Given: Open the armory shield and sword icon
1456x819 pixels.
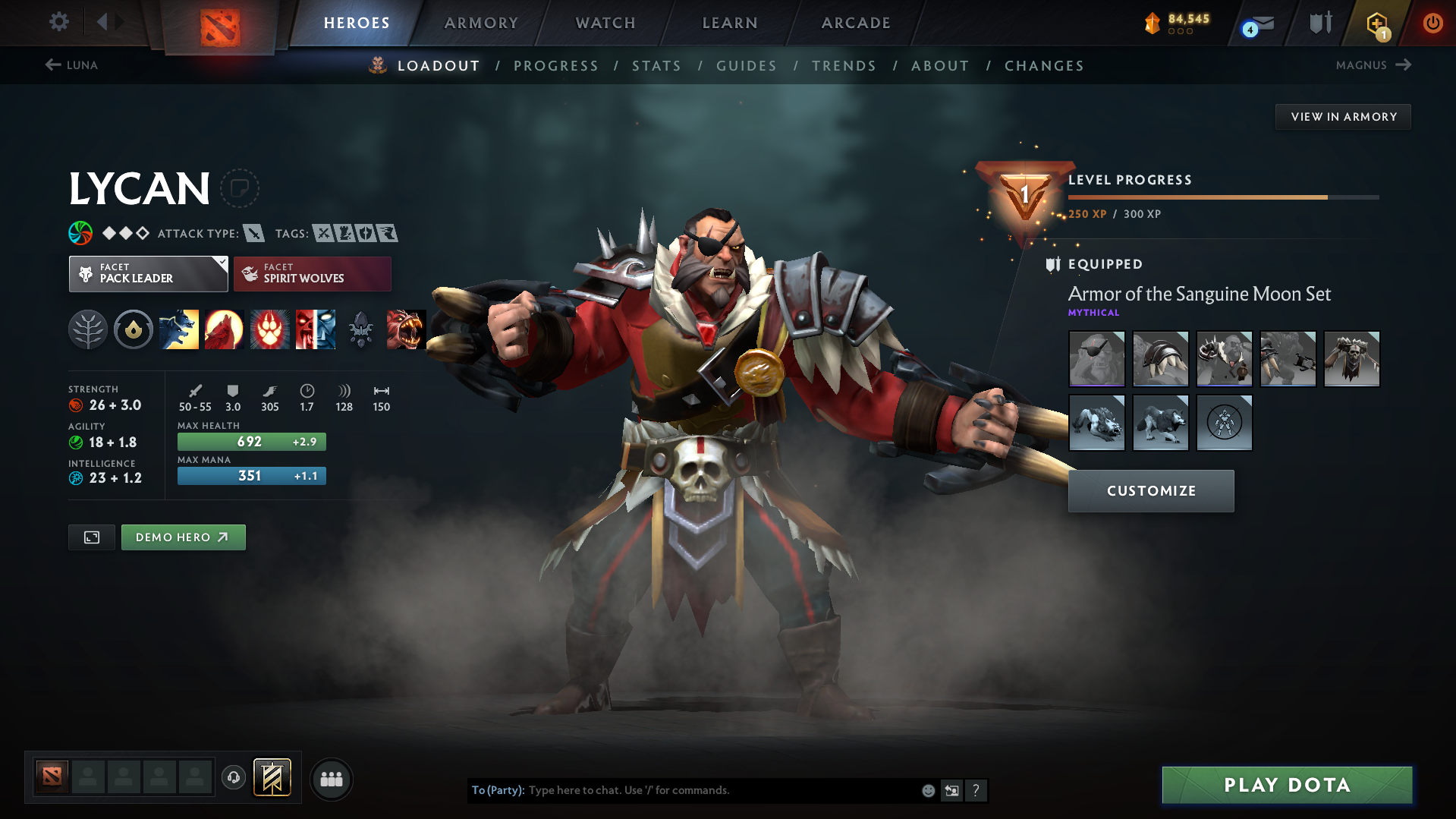Looking at the screenshot, I should point(1320,22).
